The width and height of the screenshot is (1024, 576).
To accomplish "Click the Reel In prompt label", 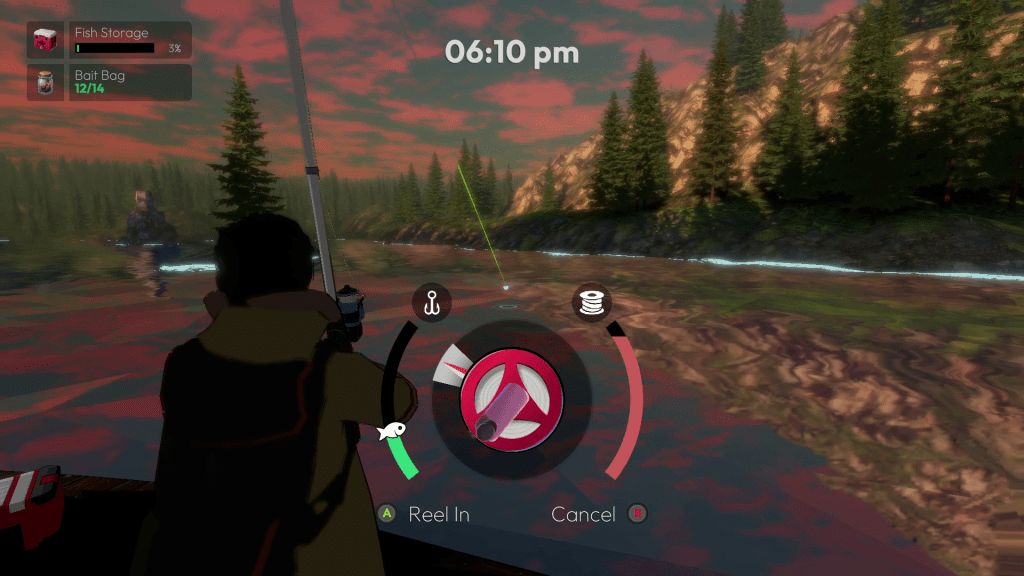I will pyautogui.click(x=438, y=514).
